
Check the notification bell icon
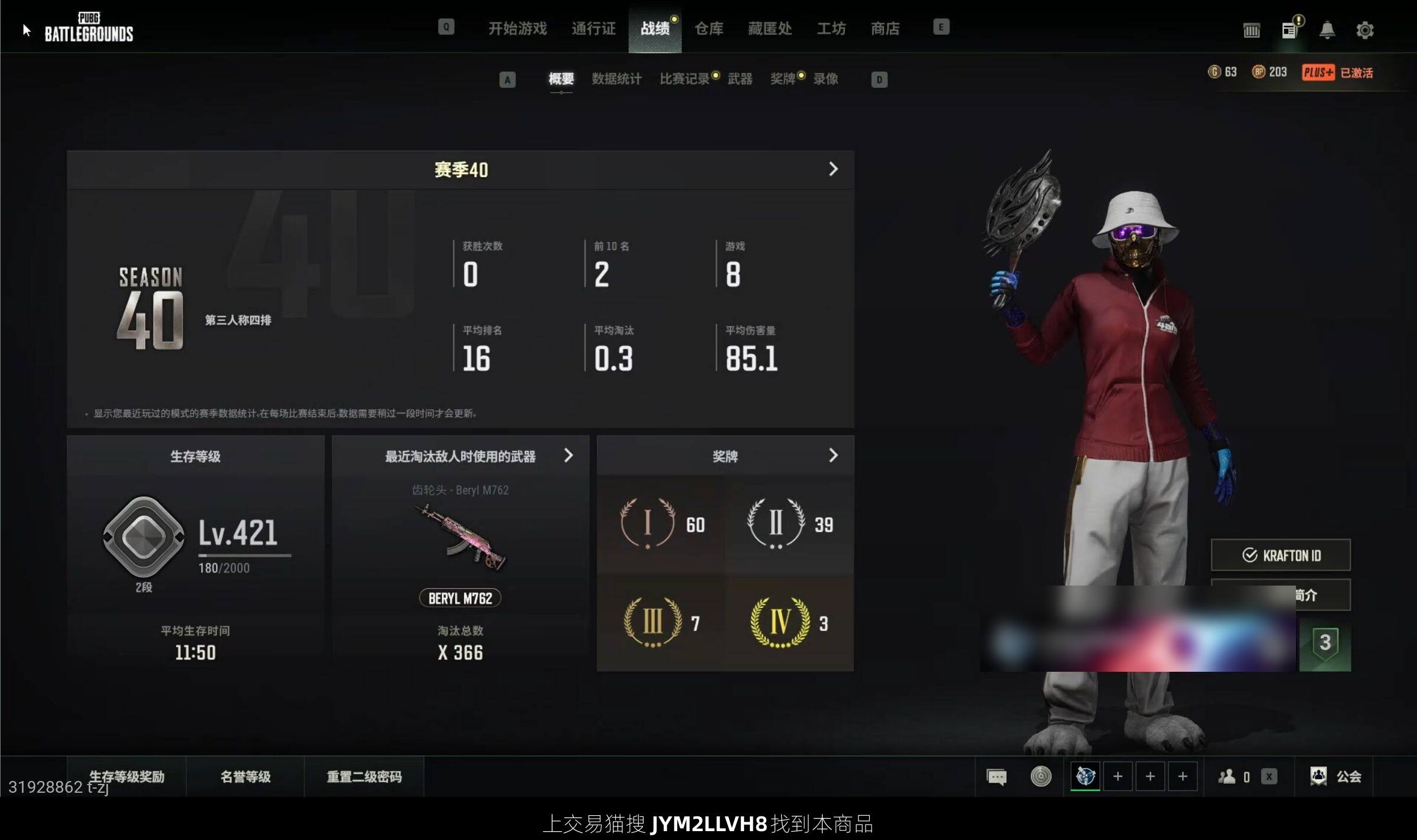pyautogui.click(x=1327, y=30)
